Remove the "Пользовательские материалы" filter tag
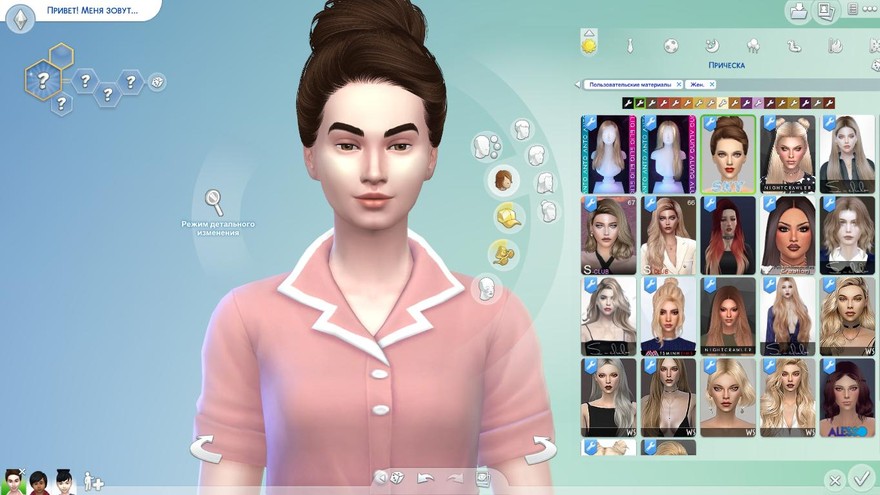The height and width of the screenshot is (495, 880). tap(679, 85)
